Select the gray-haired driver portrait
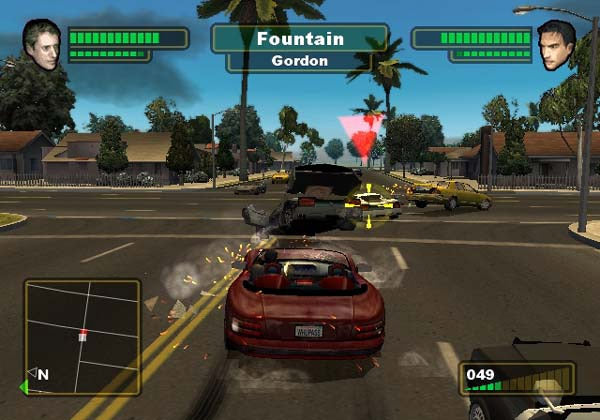 click(42, 45)
